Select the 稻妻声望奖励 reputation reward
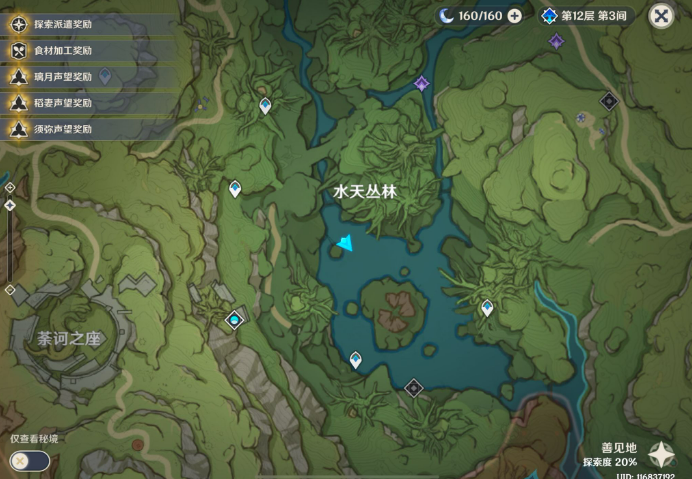 coord(60,102)
